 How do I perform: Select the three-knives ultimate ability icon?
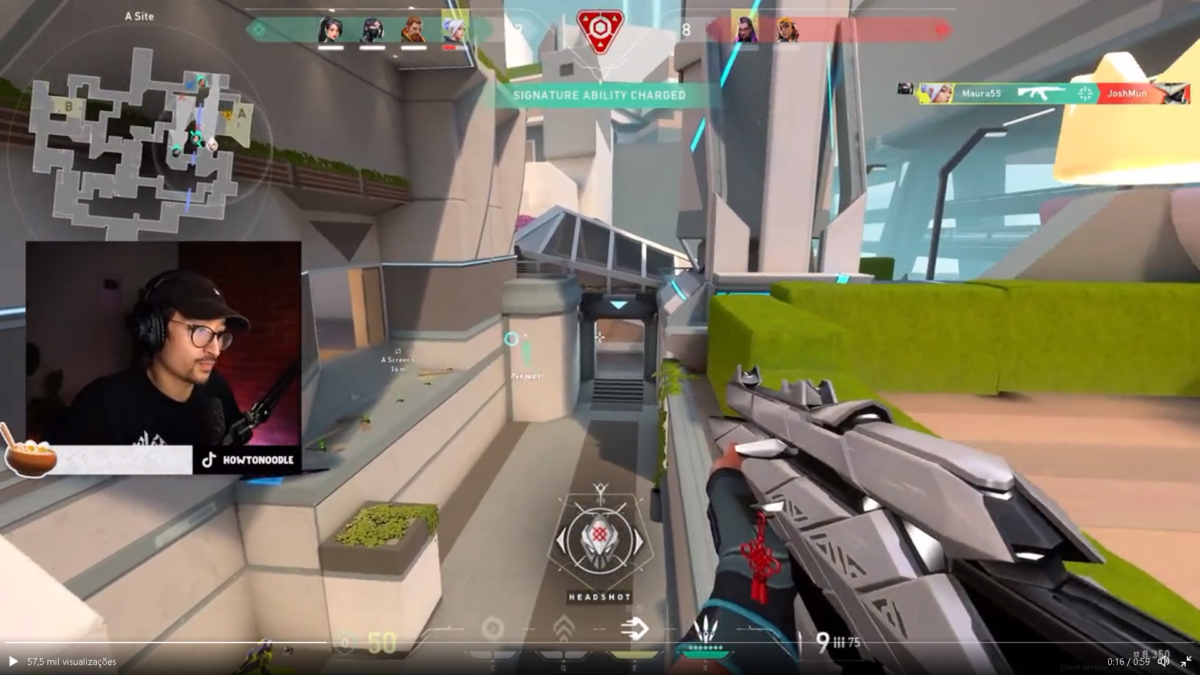(x=707, y=632)
